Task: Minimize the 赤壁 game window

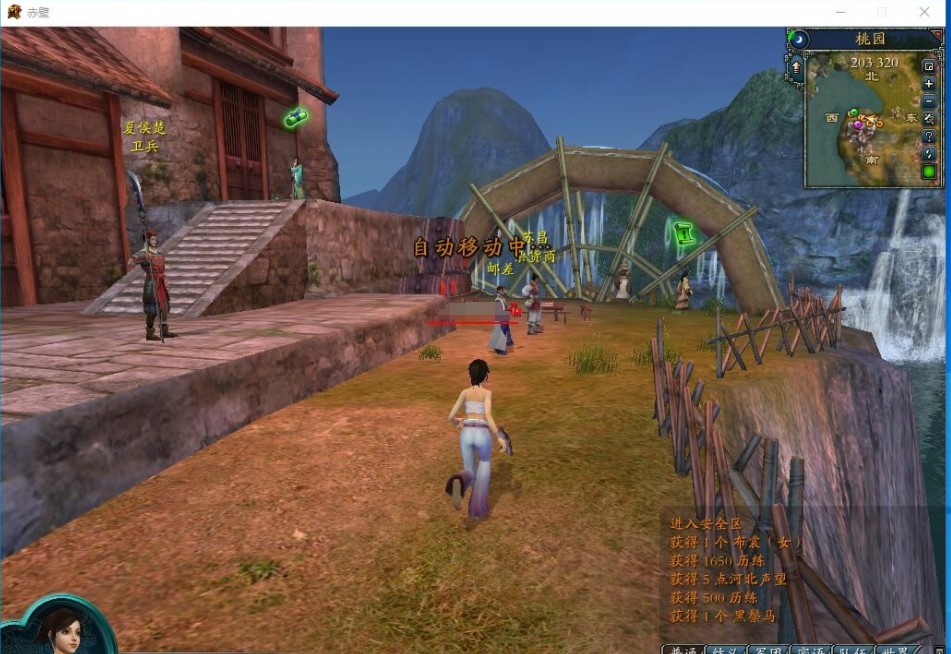Action: tap(837, 12)
